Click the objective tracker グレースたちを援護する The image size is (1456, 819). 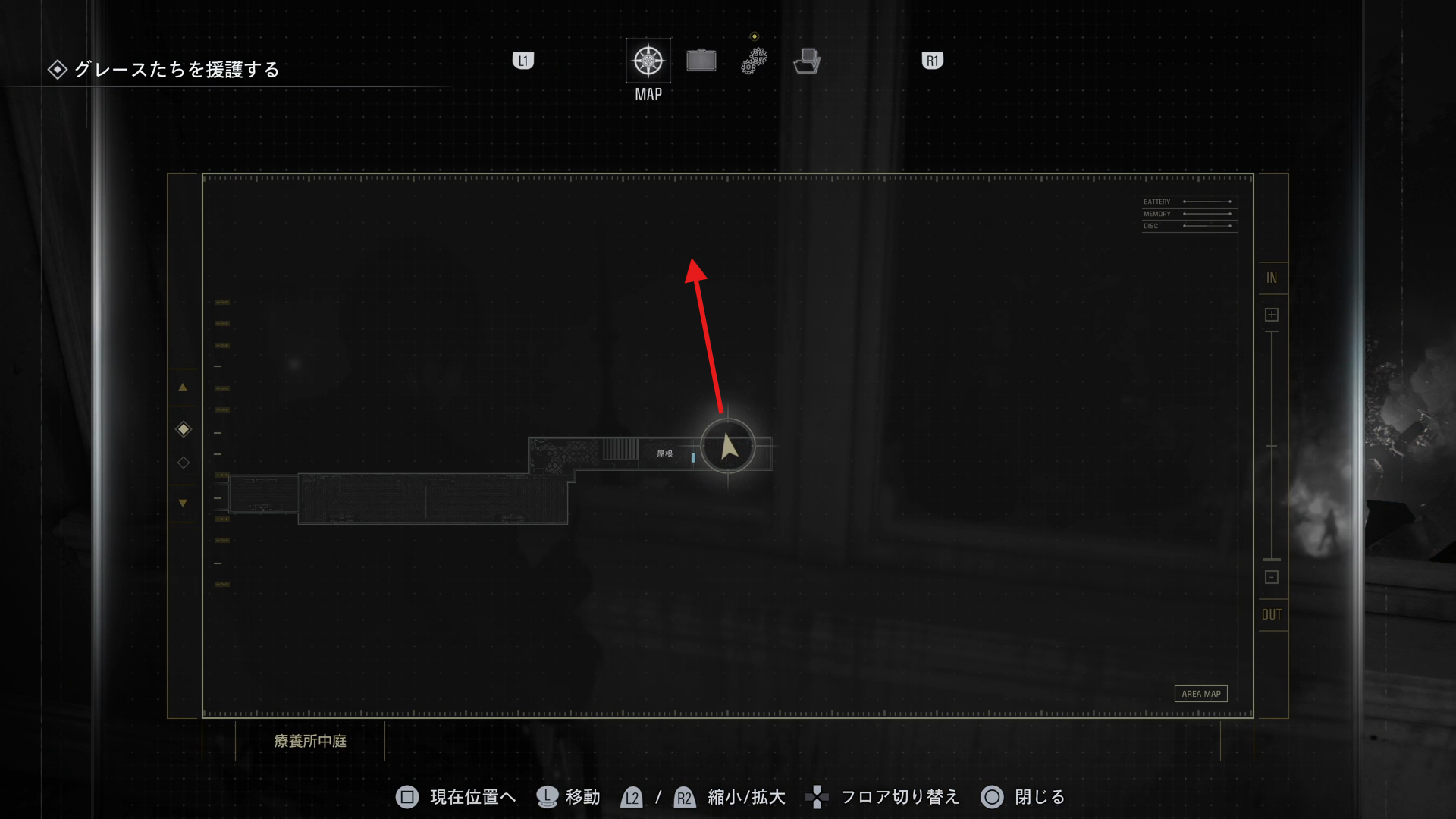[x=176, y=70]
